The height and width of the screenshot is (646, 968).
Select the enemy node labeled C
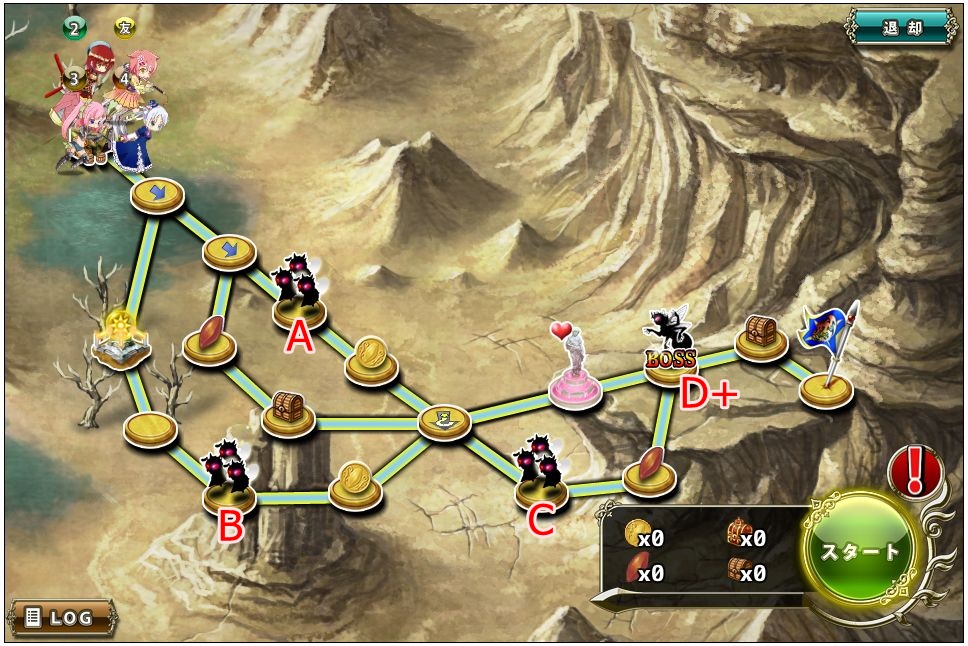(x=541, y=476)
